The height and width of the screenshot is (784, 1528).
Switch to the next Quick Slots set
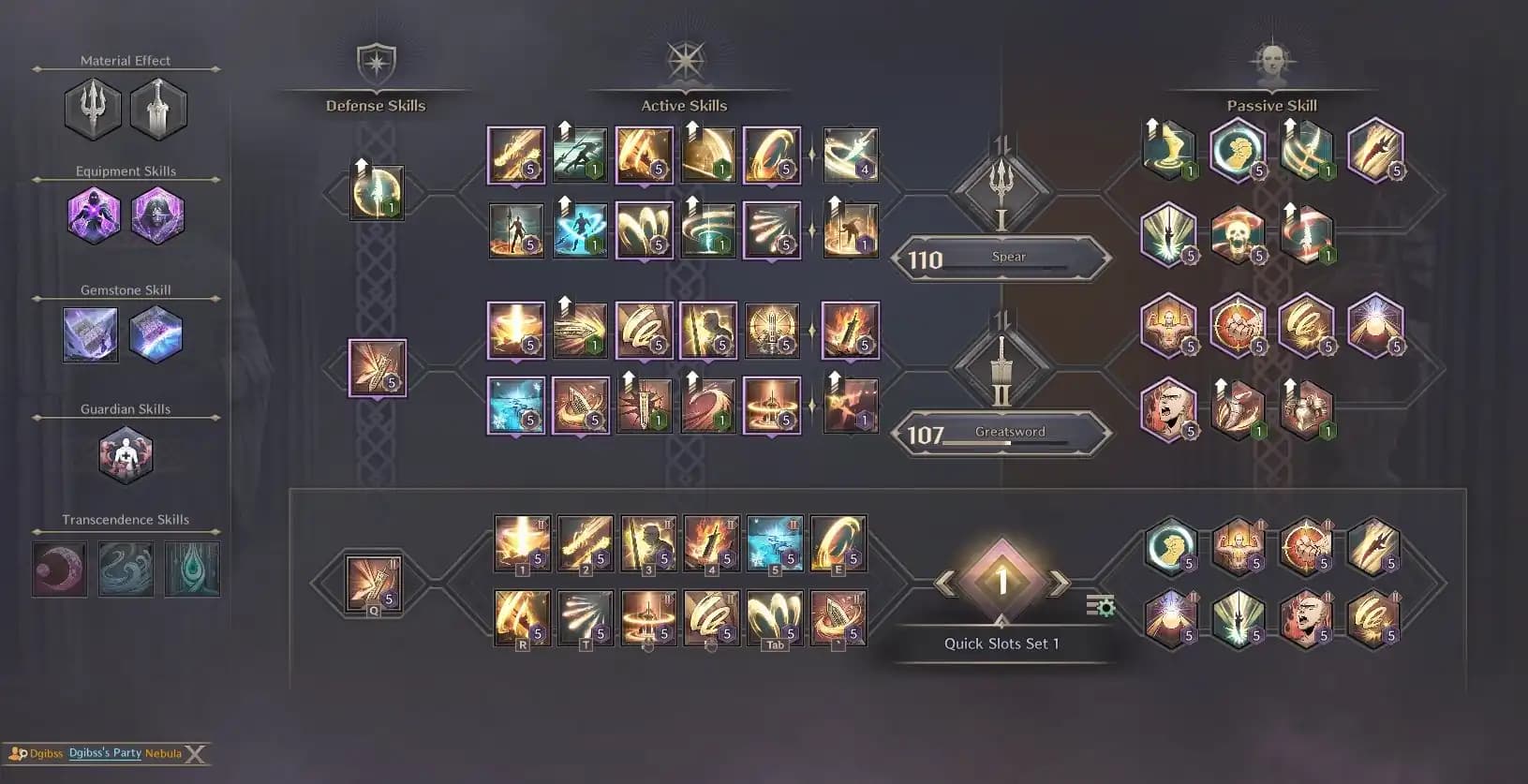pyautogui.click(x=1059, y=583)
